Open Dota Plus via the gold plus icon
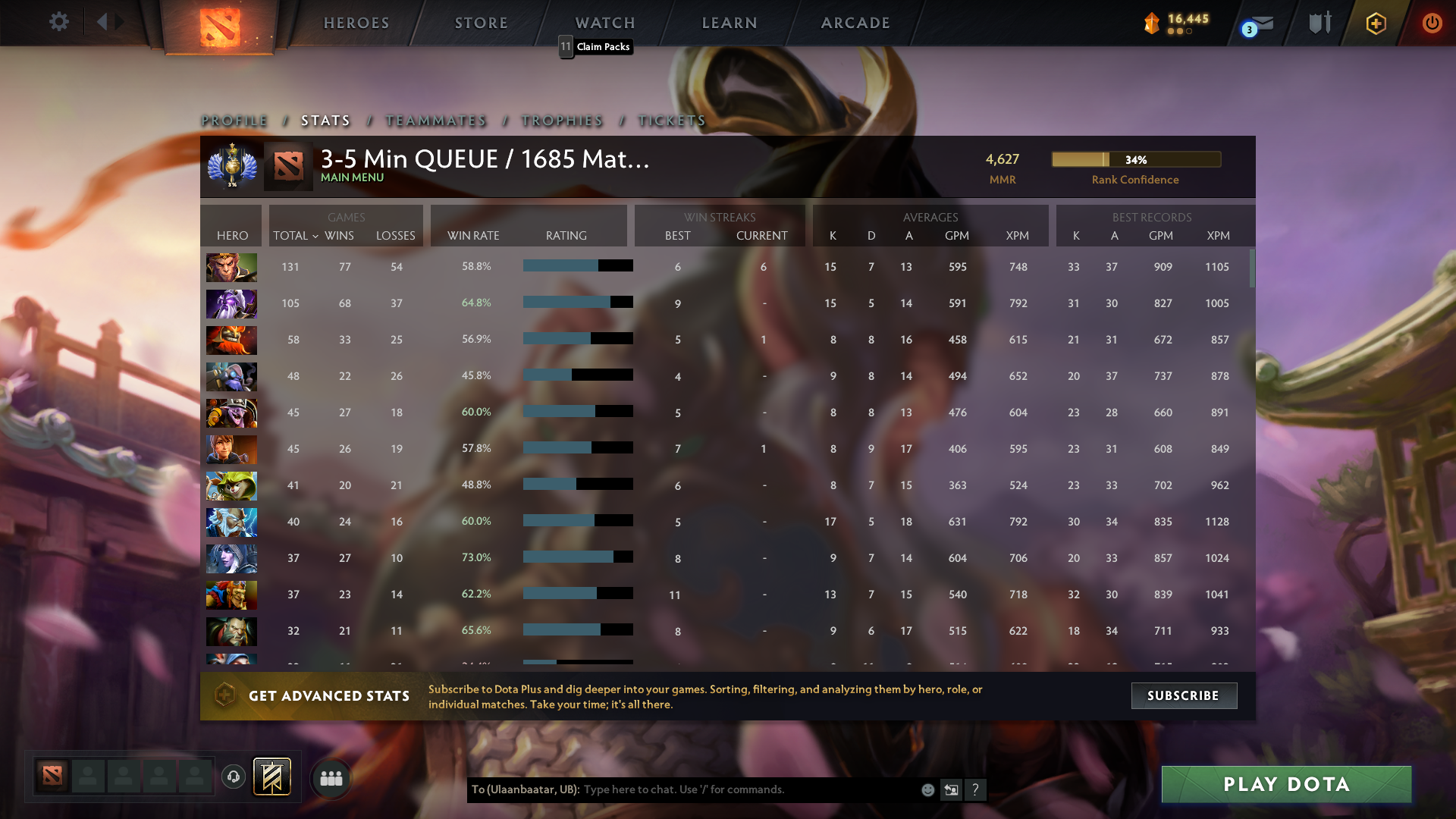 [x=1375, y=23]
